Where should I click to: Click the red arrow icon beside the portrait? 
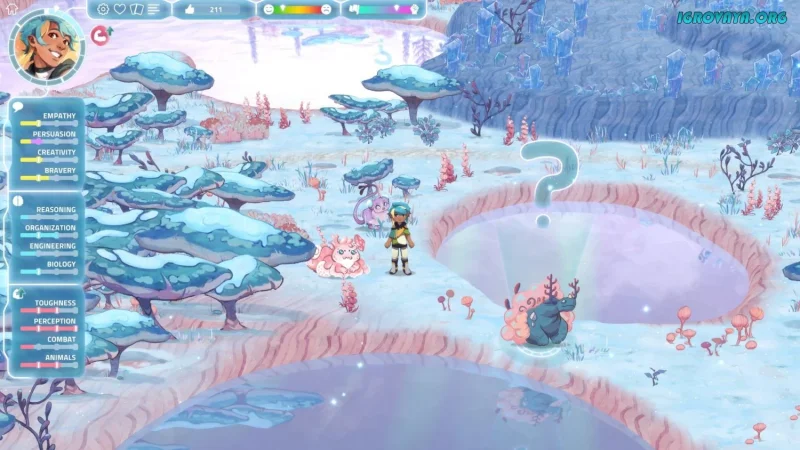pos(100,35)
